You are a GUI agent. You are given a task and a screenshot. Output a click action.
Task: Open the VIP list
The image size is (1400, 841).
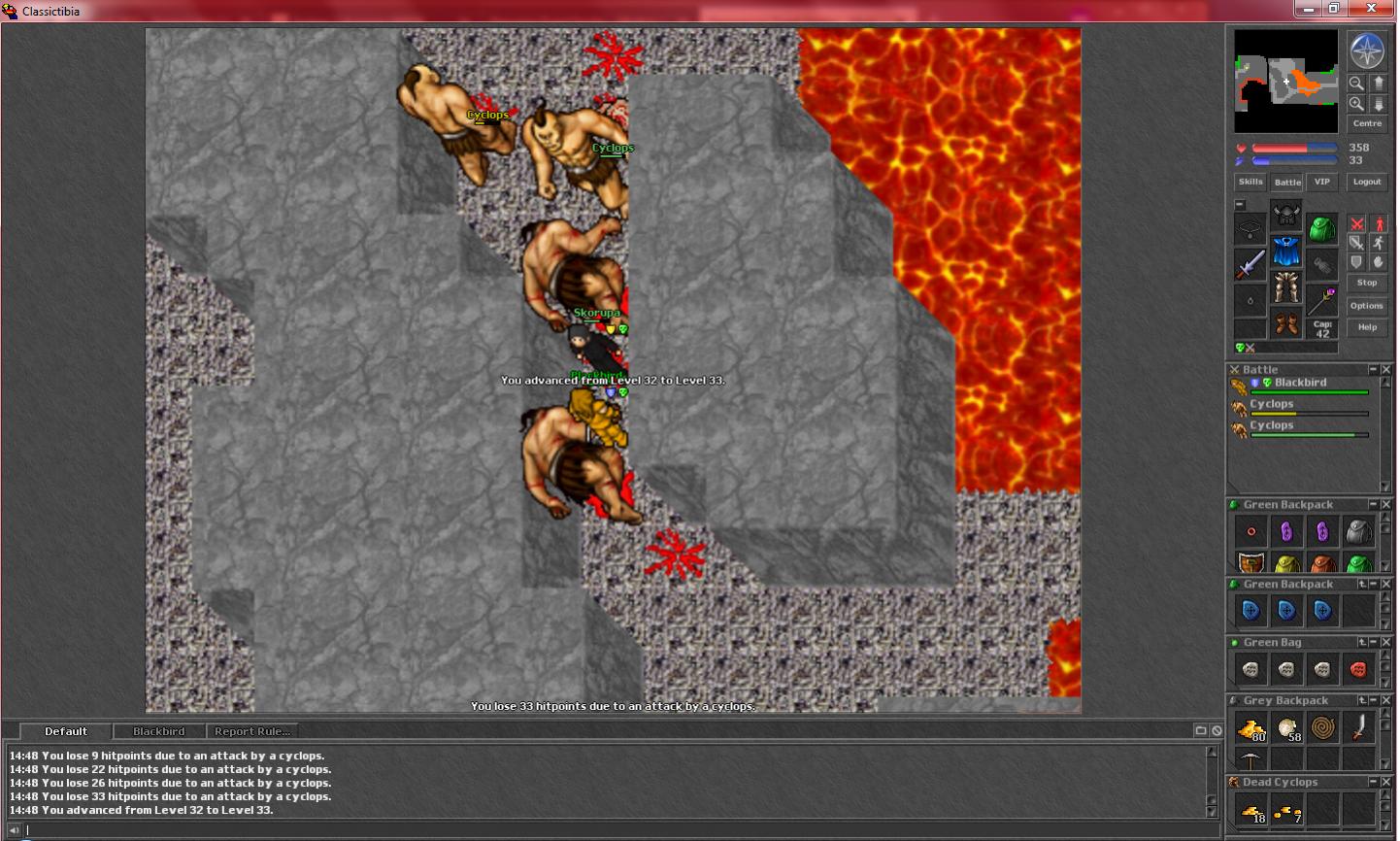[x=1321, y=182]
